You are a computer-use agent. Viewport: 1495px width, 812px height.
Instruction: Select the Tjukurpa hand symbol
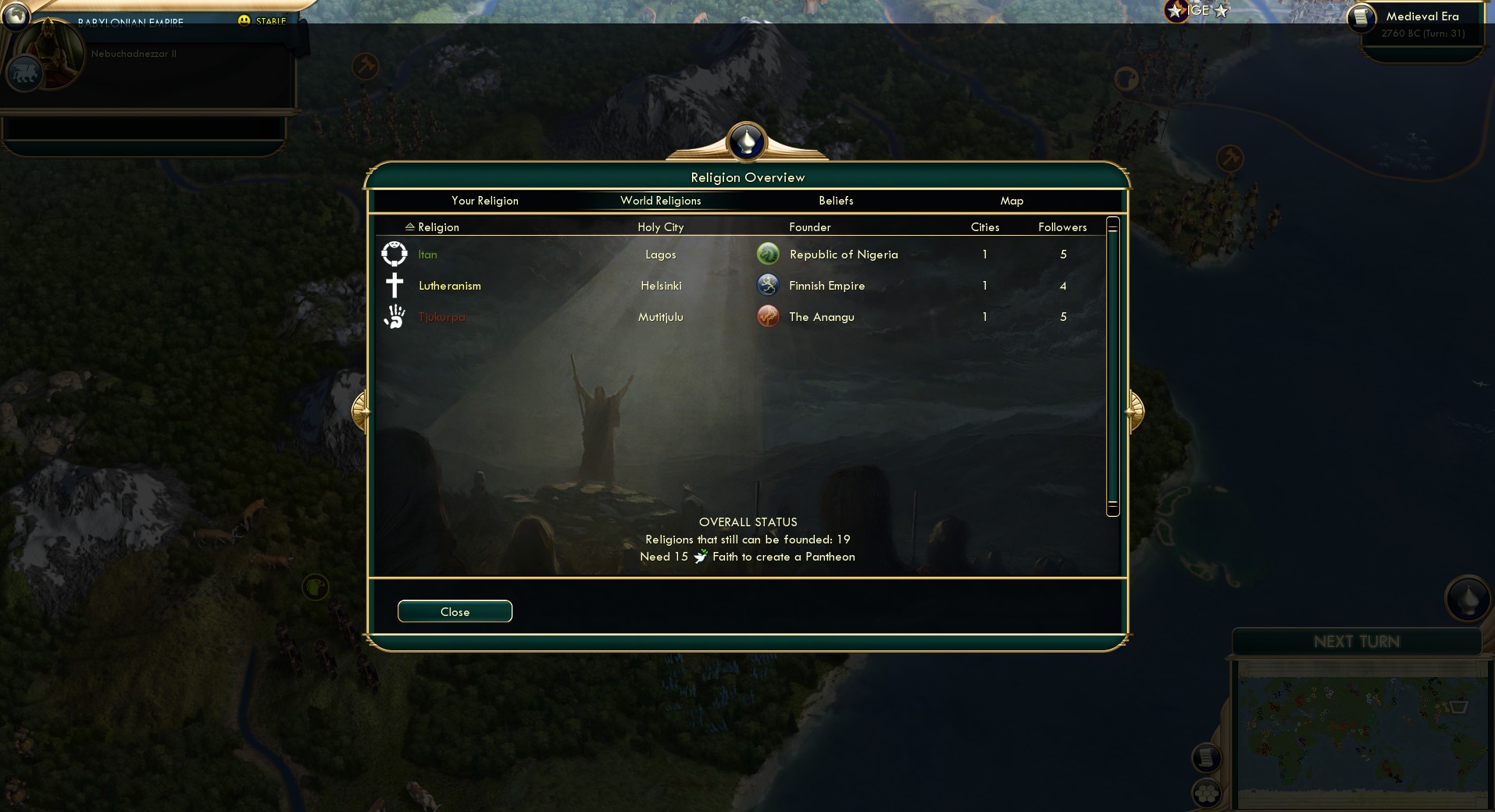tap(394, 316)
